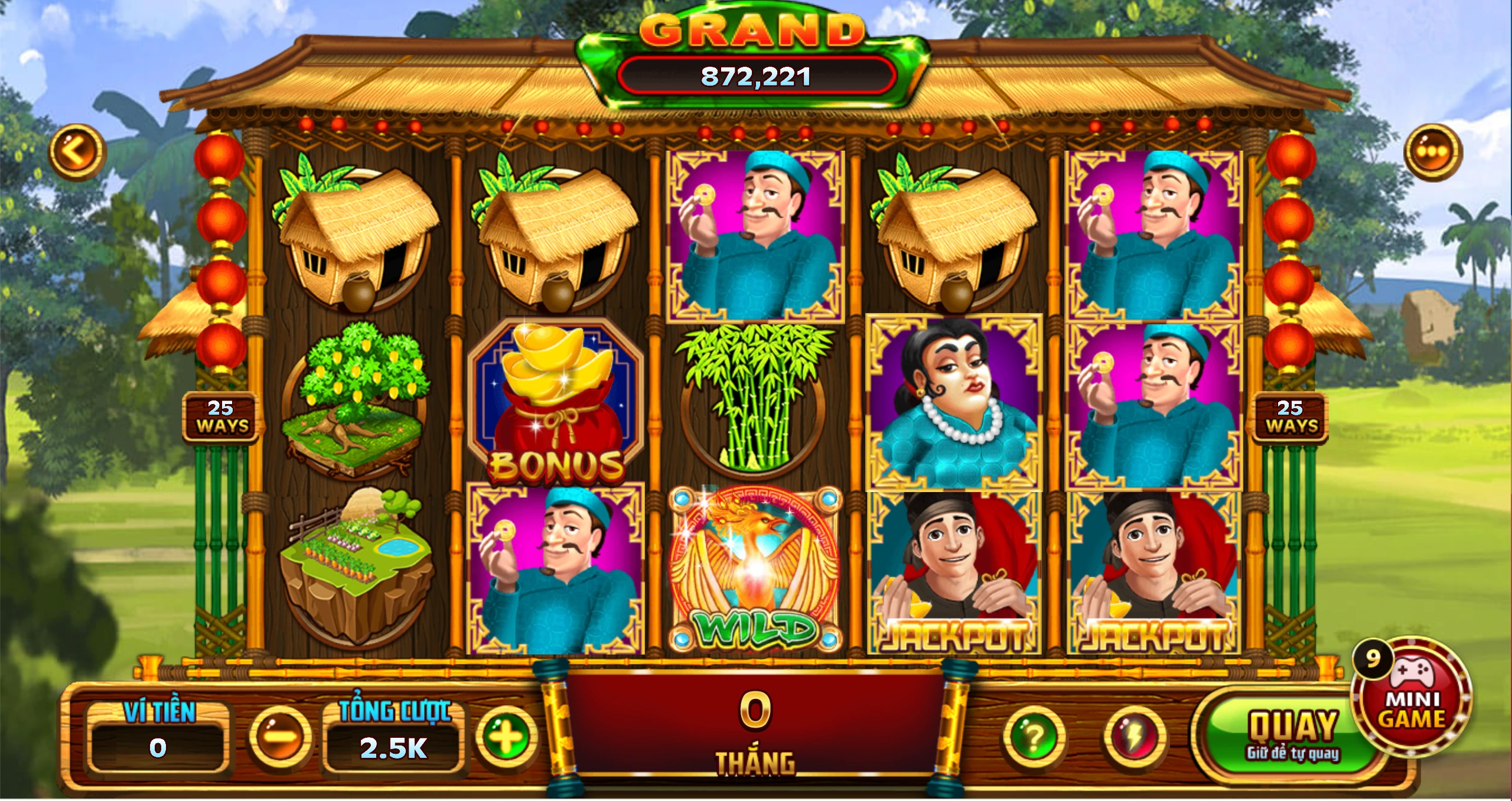Open the three-dot options menu

[x=1432, y=152]
